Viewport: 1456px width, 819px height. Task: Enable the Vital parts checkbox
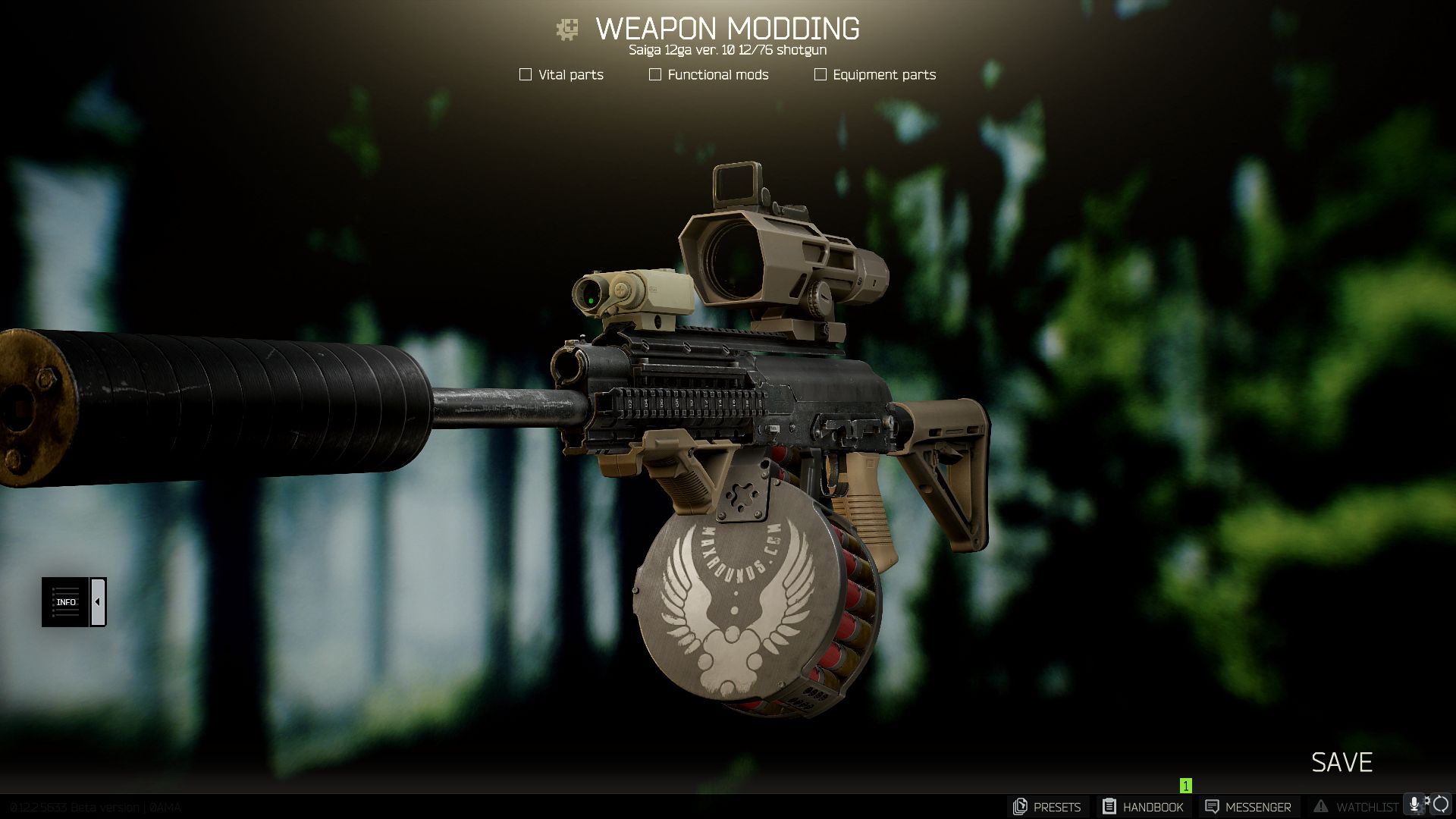pyautogui.click(x=525, y=74)
